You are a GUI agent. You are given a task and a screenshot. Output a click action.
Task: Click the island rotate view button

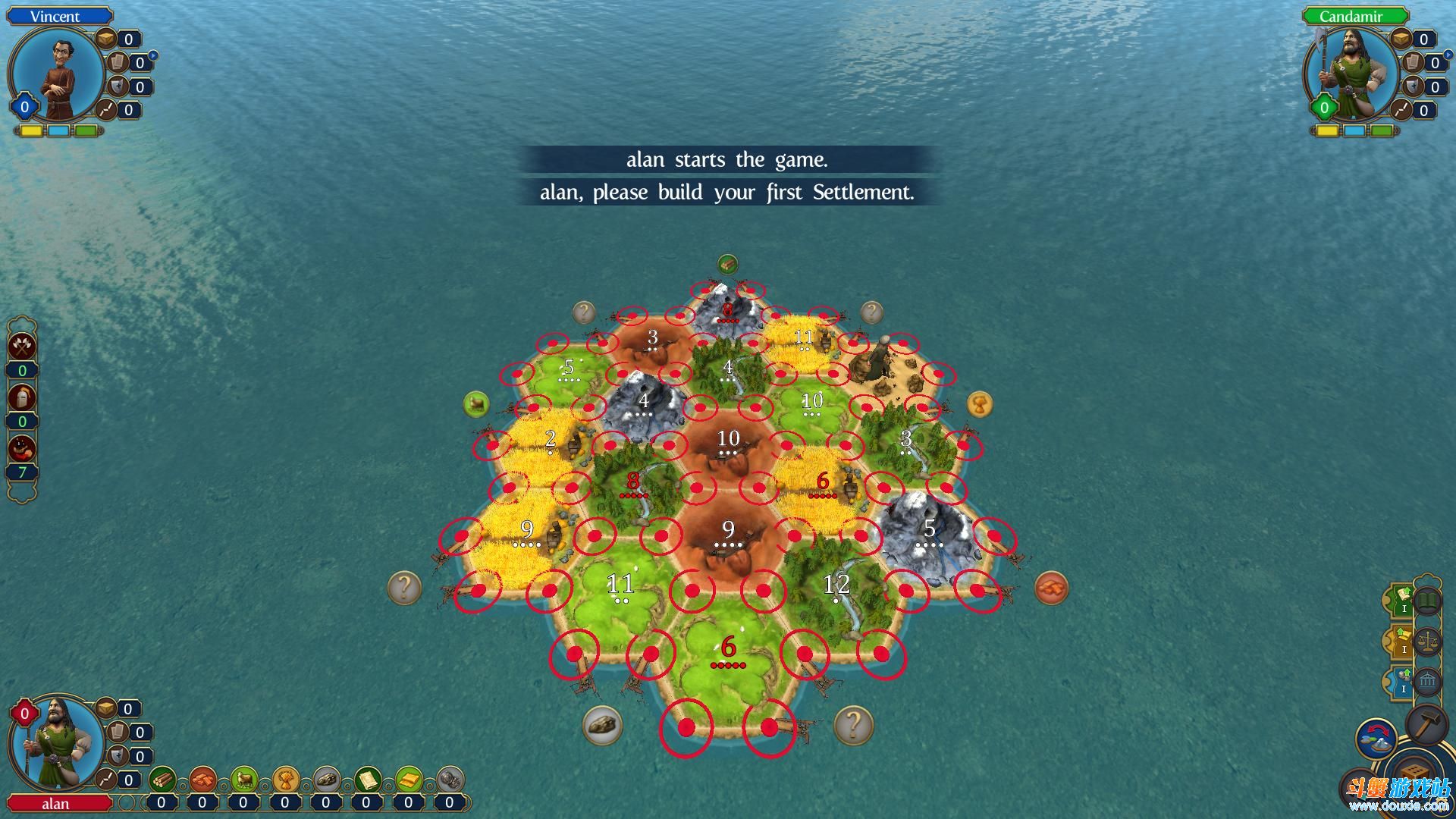1376,739
